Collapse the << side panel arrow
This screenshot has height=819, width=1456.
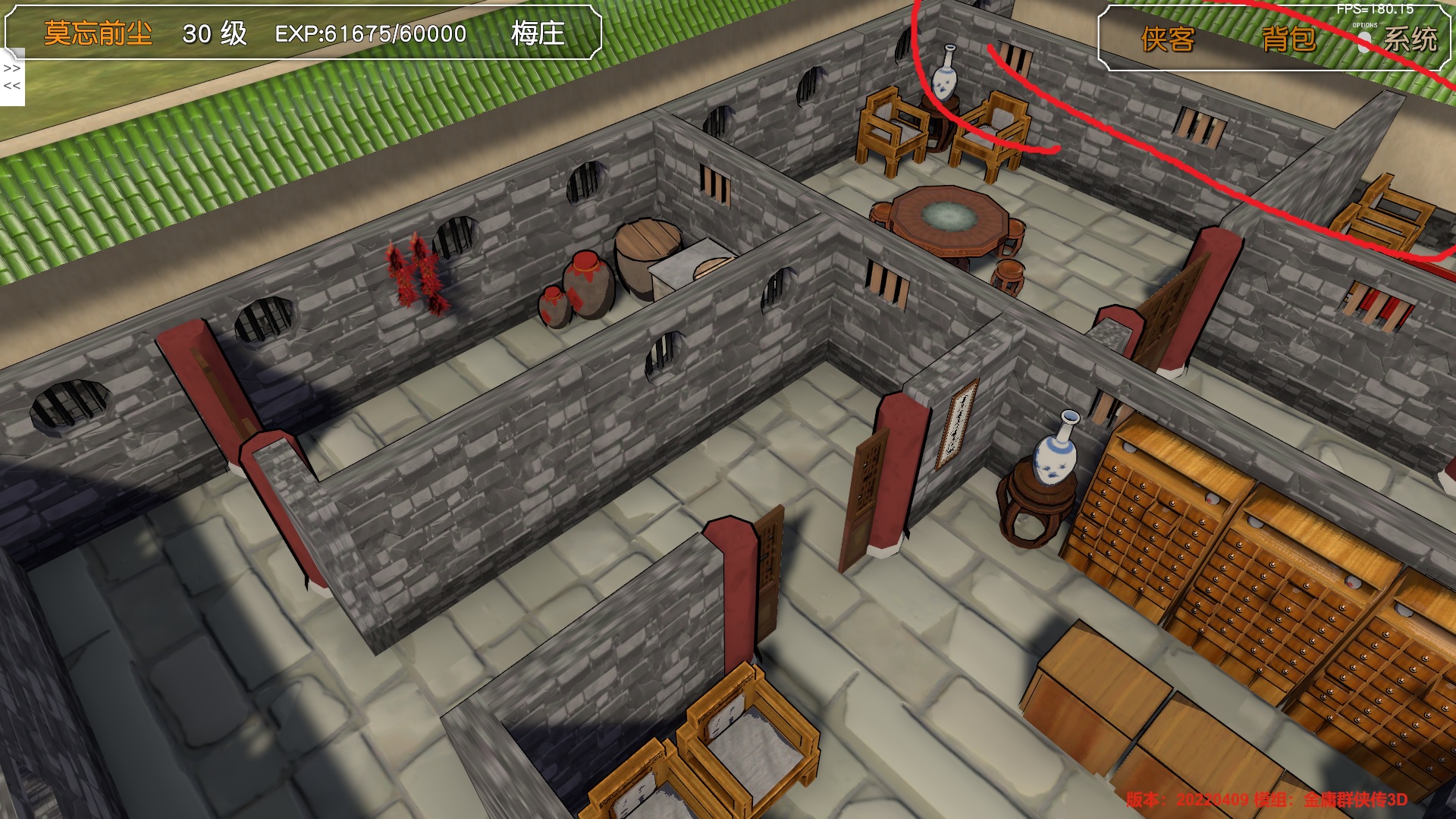click(12, 86)
